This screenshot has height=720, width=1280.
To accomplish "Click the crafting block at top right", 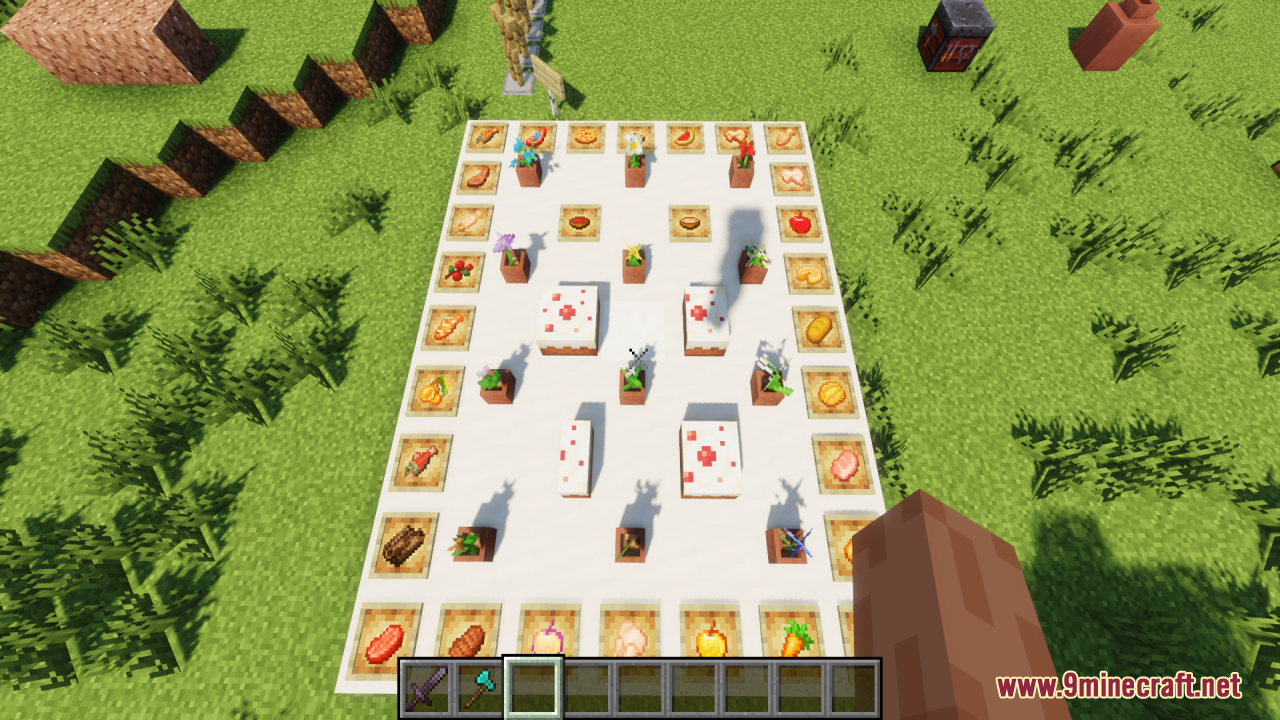I will coord(955,35).
